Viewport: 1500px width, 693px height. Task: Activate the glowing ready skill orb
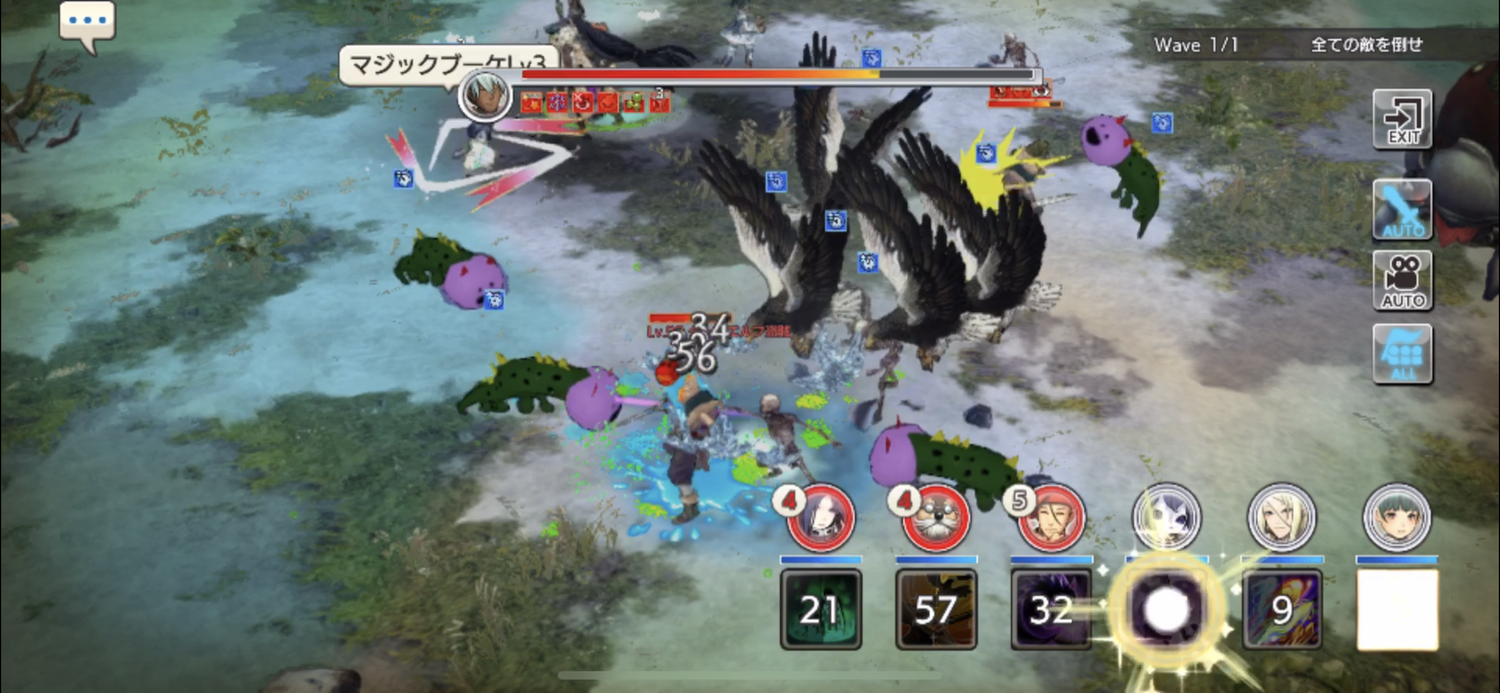[1166, 610]
